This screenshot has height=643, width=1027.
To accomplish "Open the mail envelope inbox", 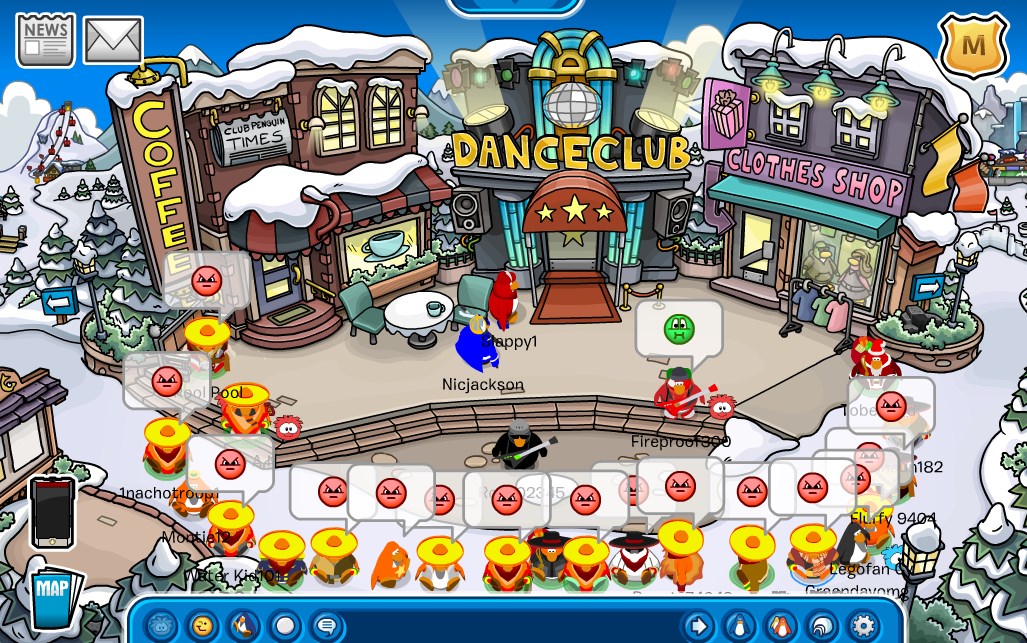I will point(113,40).
